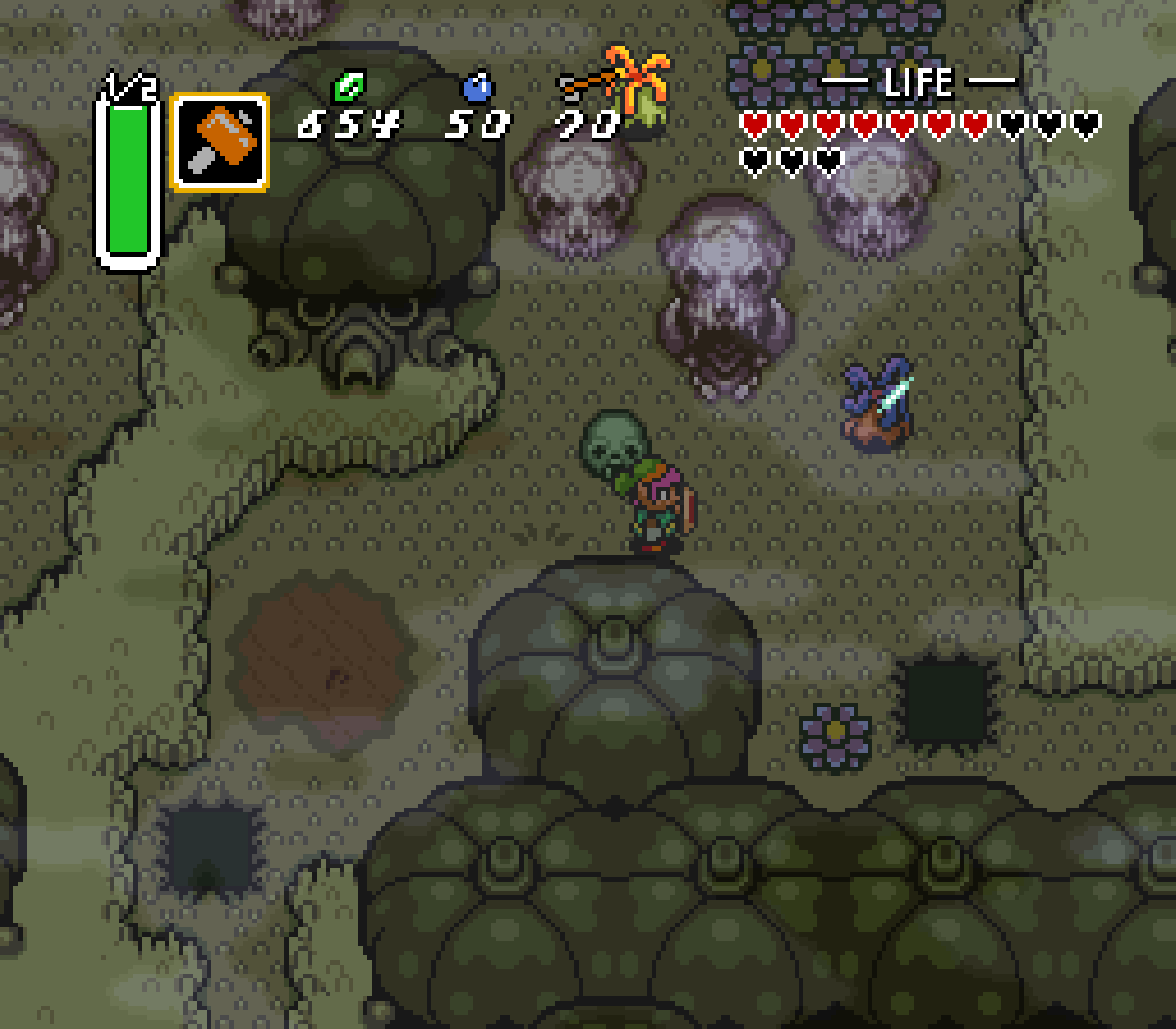Click the green rupee icon
Image resolution: width=1176 pixels, height=1029 pixels.
point(350,87)
